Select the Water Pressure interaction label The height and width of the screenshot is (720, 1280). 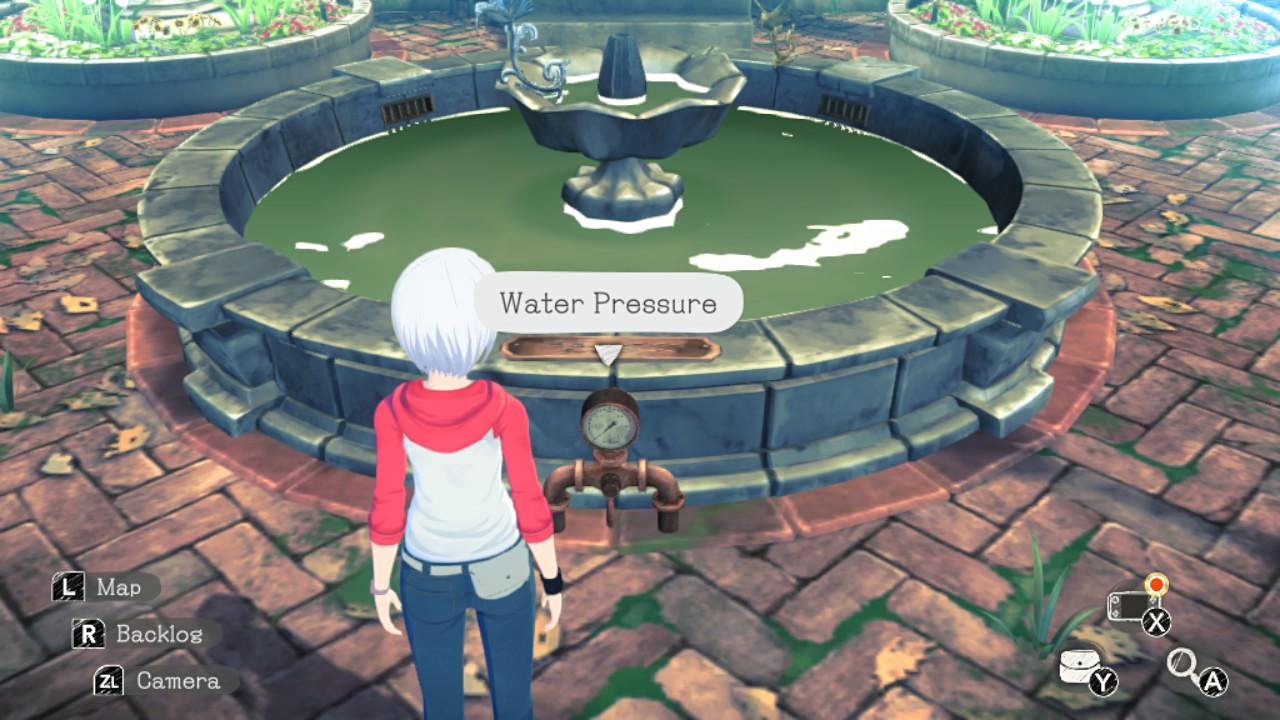608,303
